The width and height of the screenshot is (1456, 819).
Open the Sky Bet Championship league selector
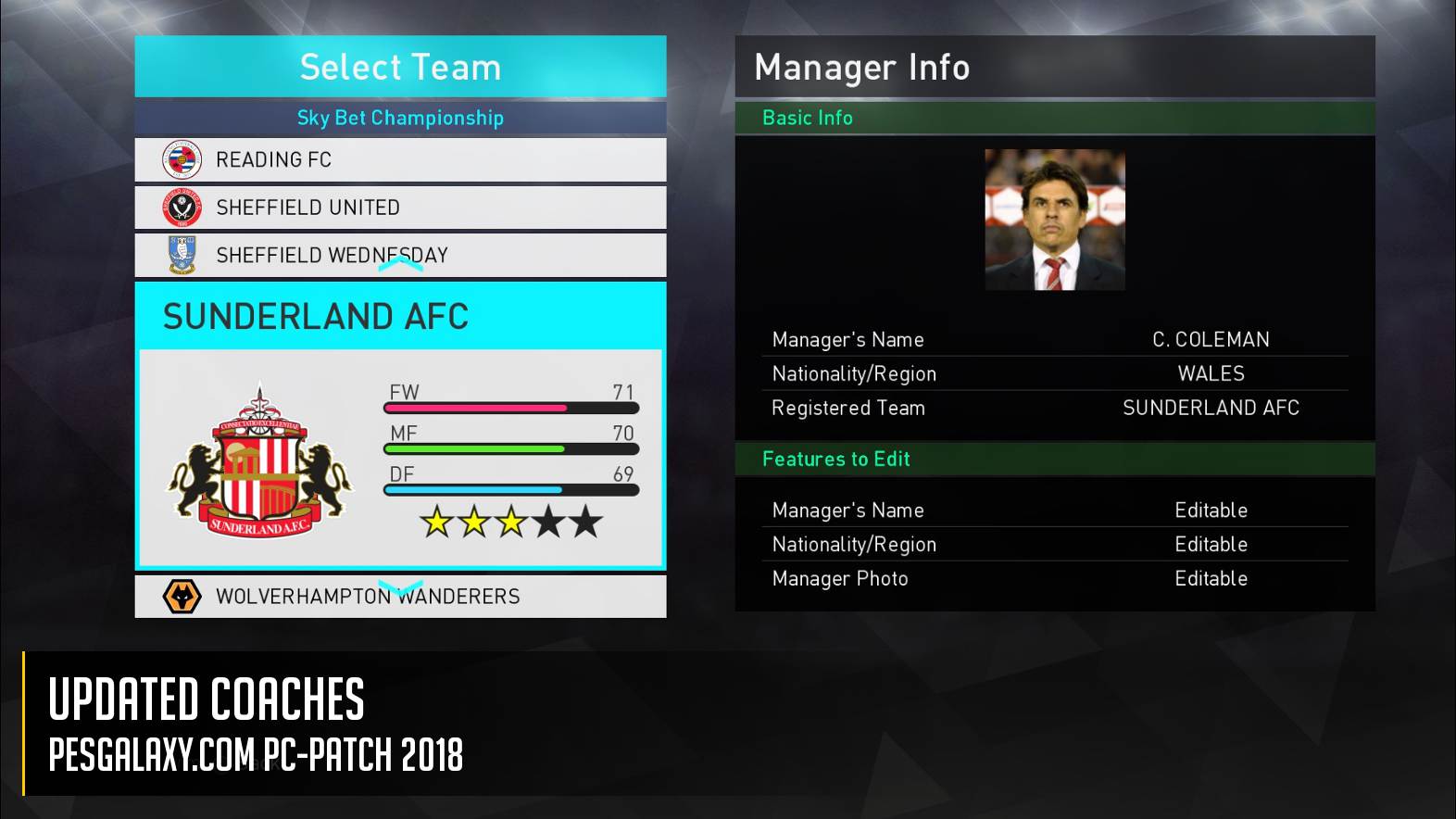(x=400, y=118)
